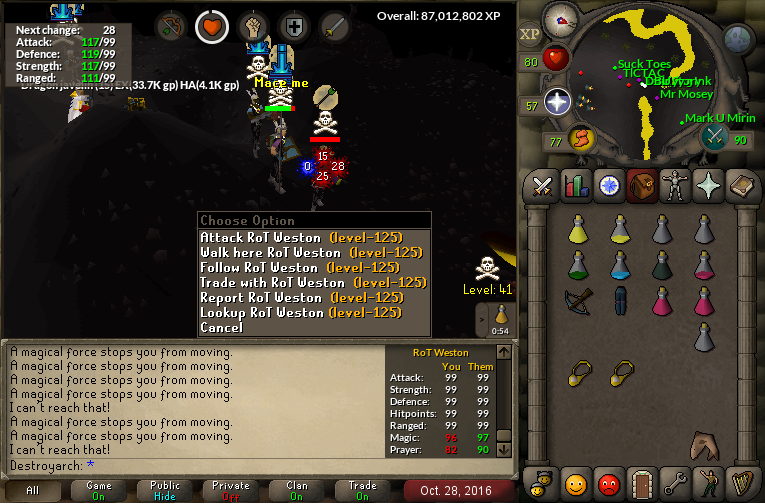The height and width of the screenshot is (504, 765).
Task: Switch to the Skills stats tab
Action: point(575,186)
